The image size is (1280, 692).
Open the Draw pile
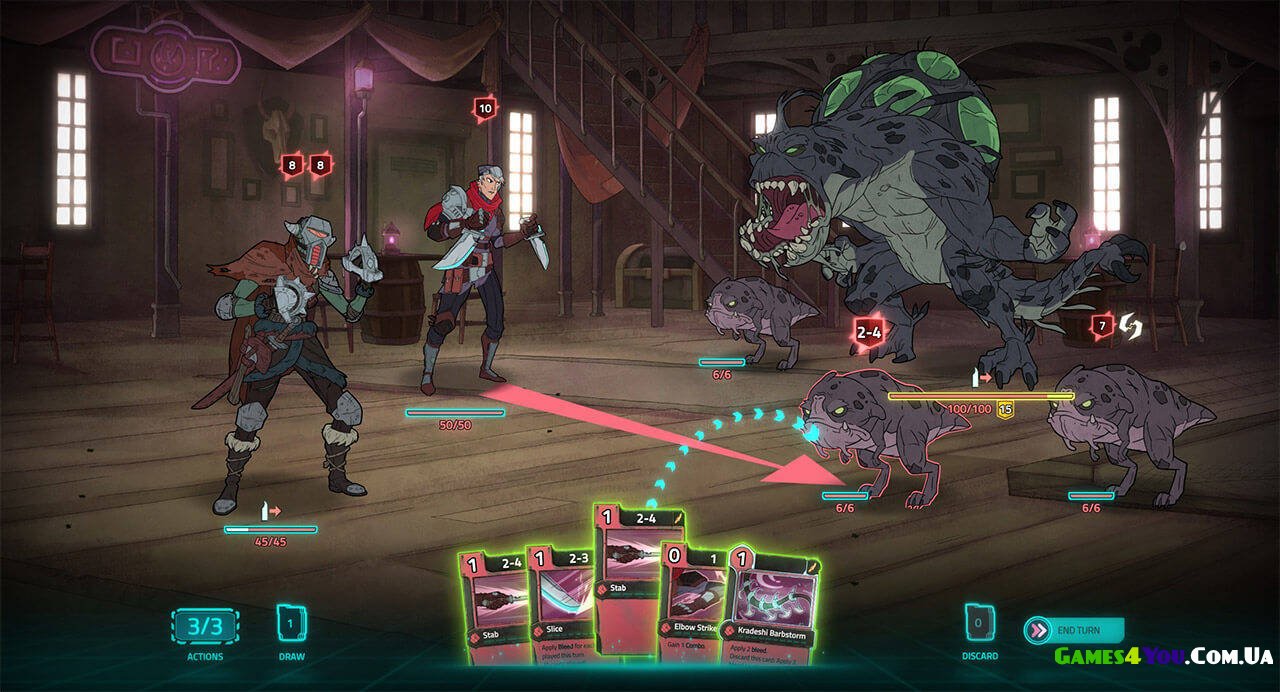[291, 626]
